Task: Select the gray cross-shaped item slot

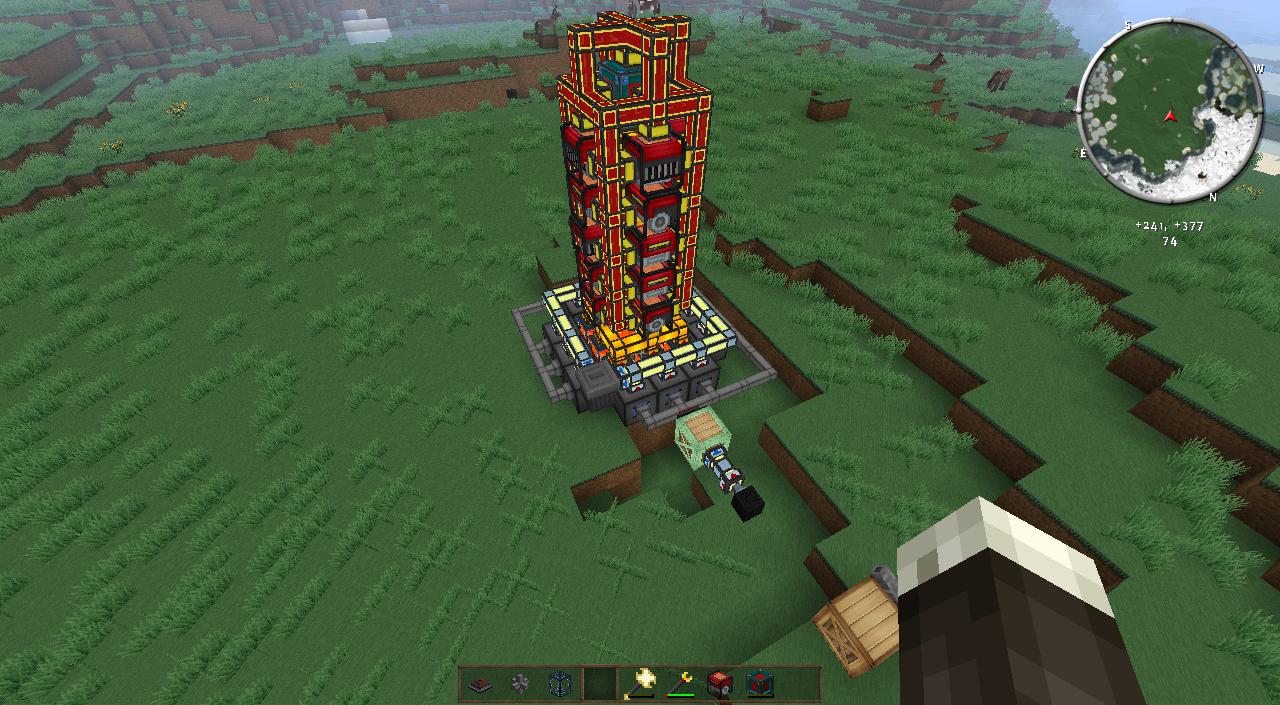Action: 519,684
